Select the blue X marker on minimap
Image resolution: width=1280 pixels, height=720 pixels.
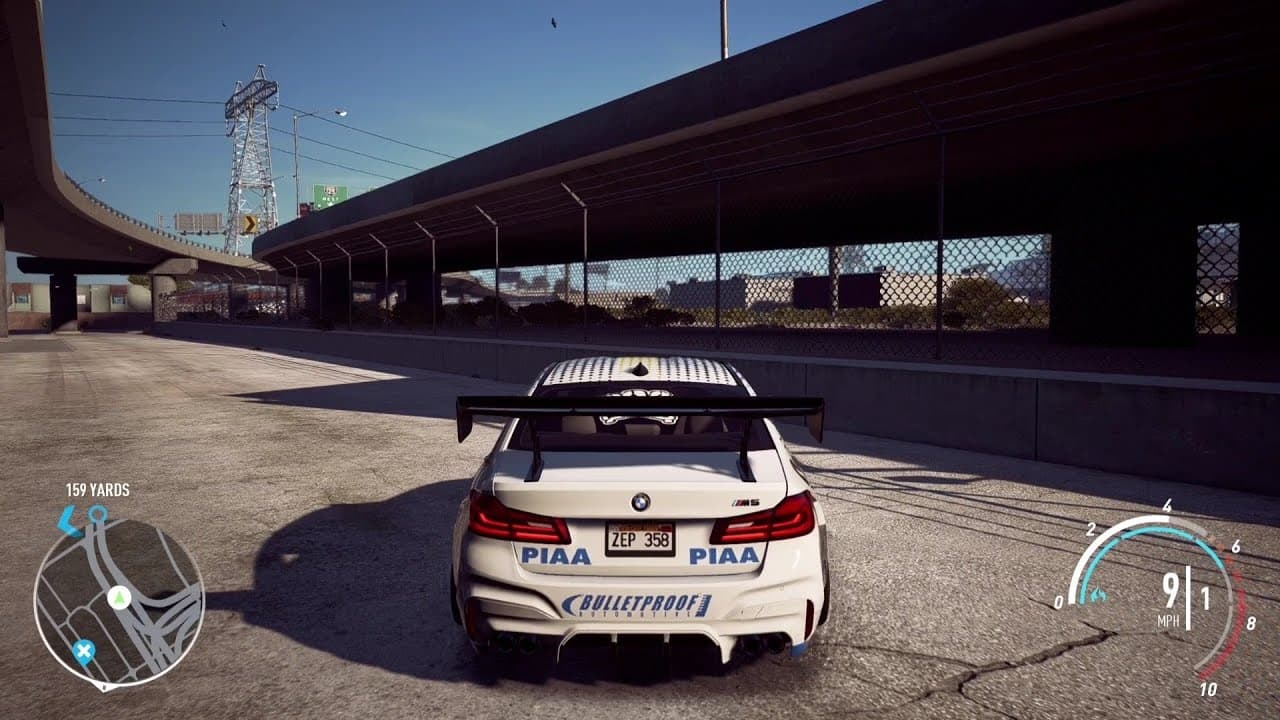[x=84, y=652]
